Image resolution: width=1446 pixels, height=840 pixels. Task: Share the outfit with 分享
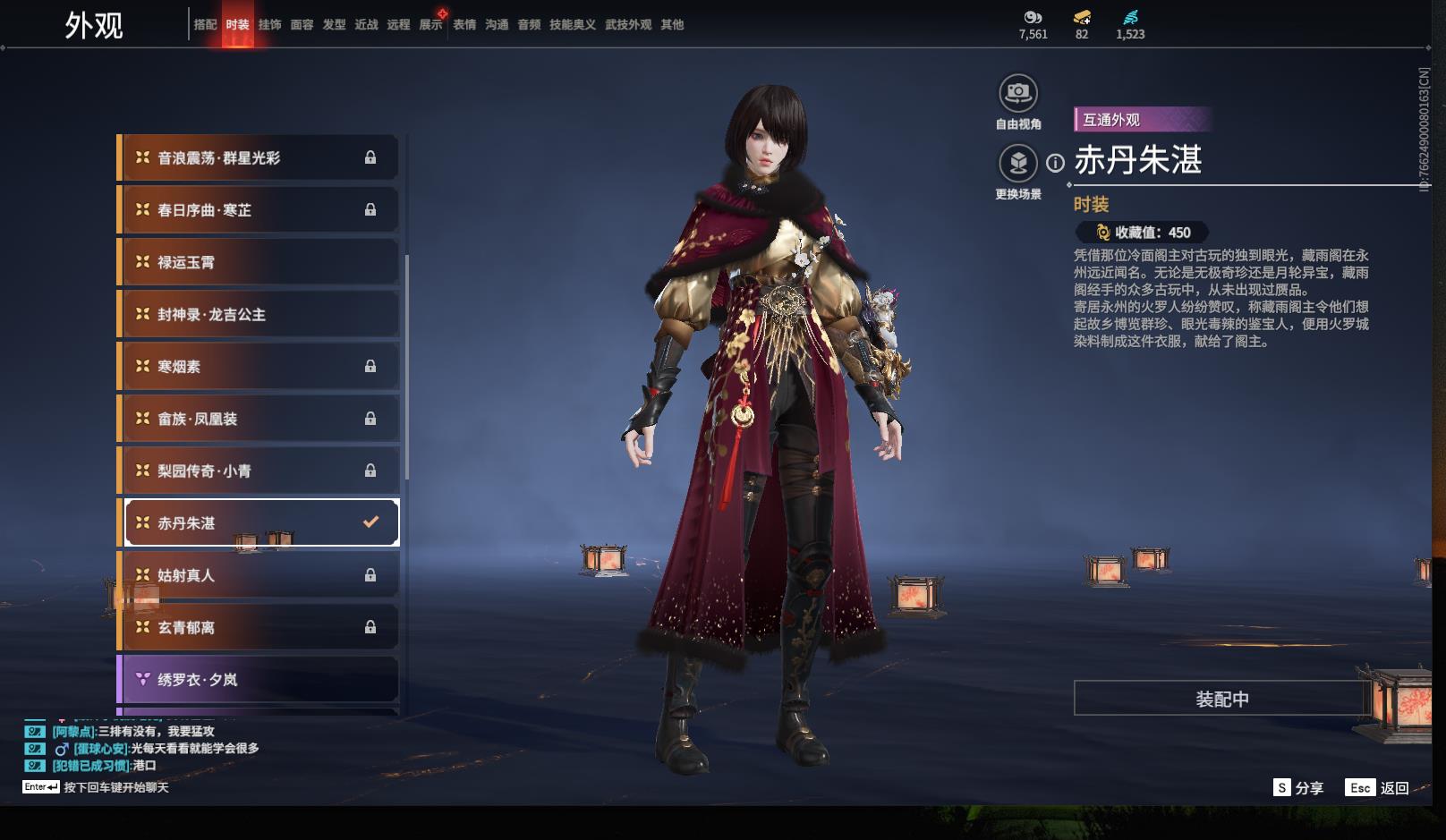point(1298,788)
